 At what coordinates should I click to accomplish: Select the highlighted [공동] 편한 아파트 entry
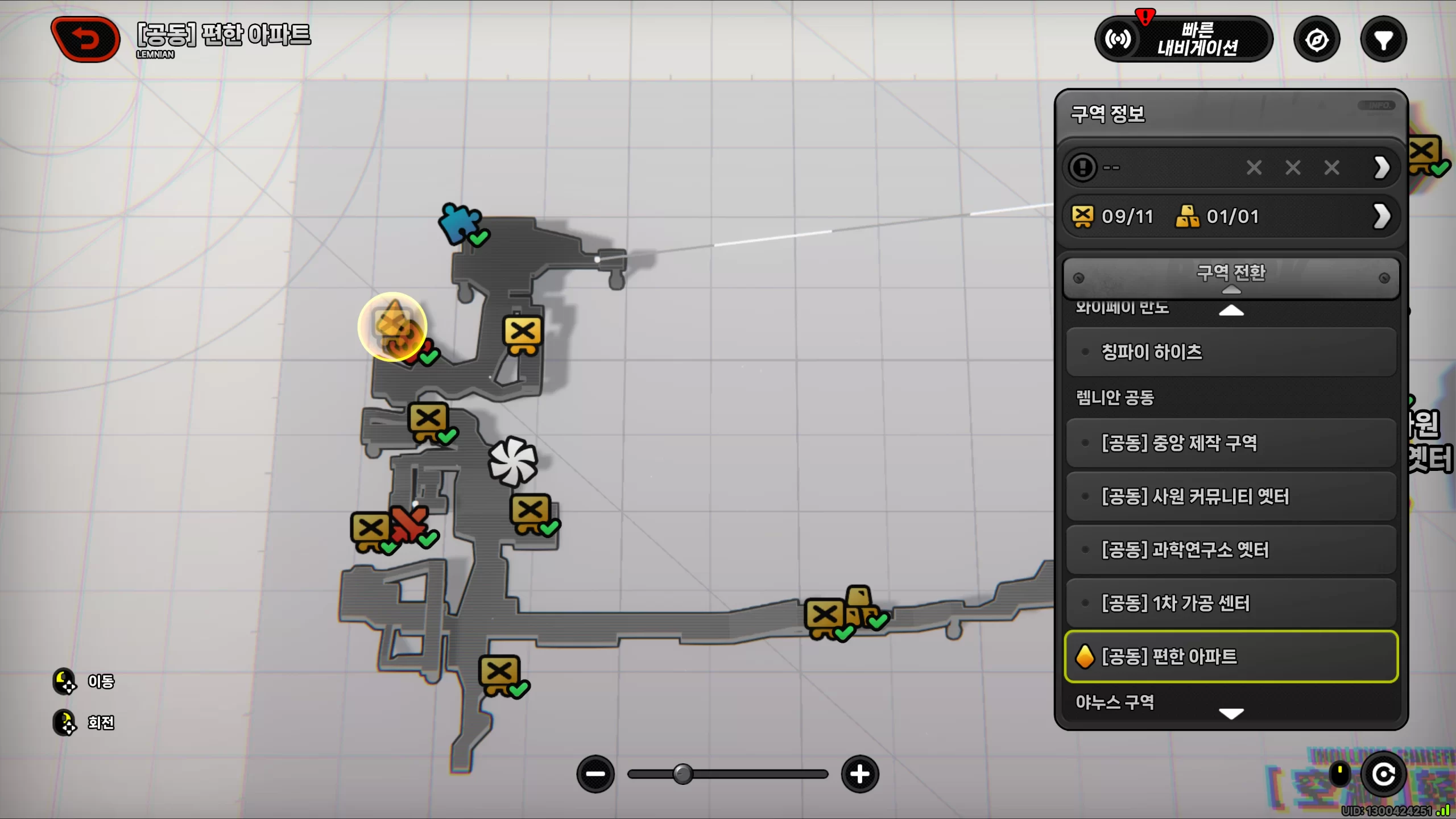coord(1231,656)
